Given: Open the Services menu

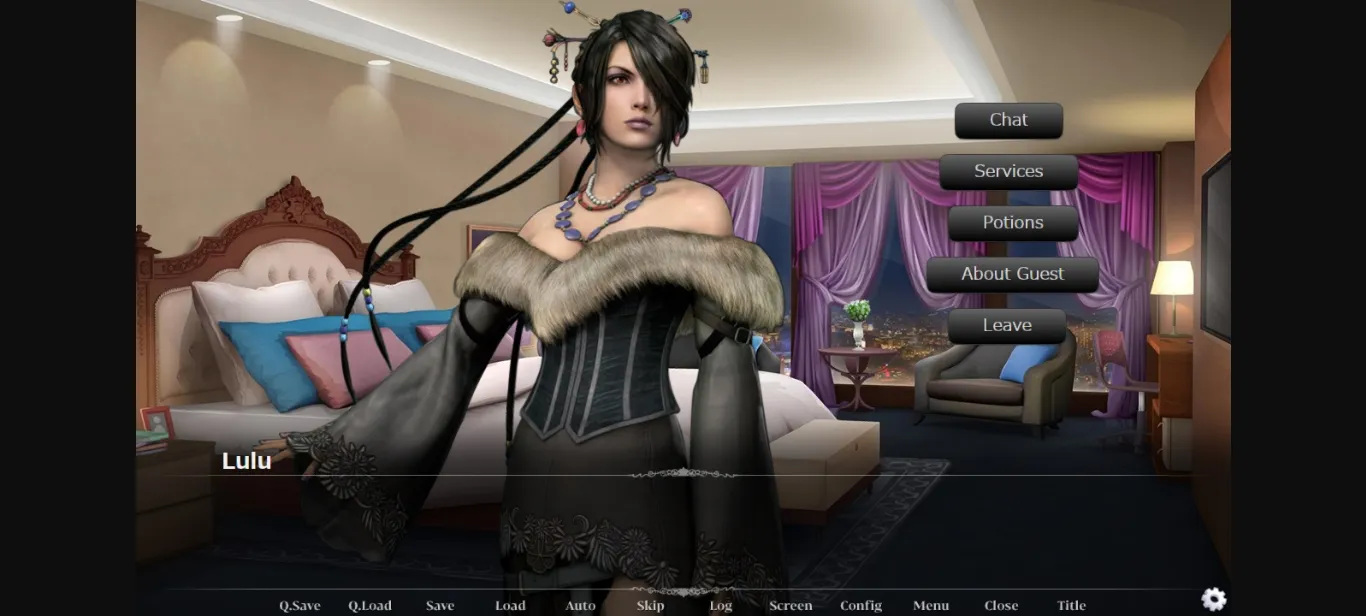Looking at the screenshot, I should (1008, 171).
